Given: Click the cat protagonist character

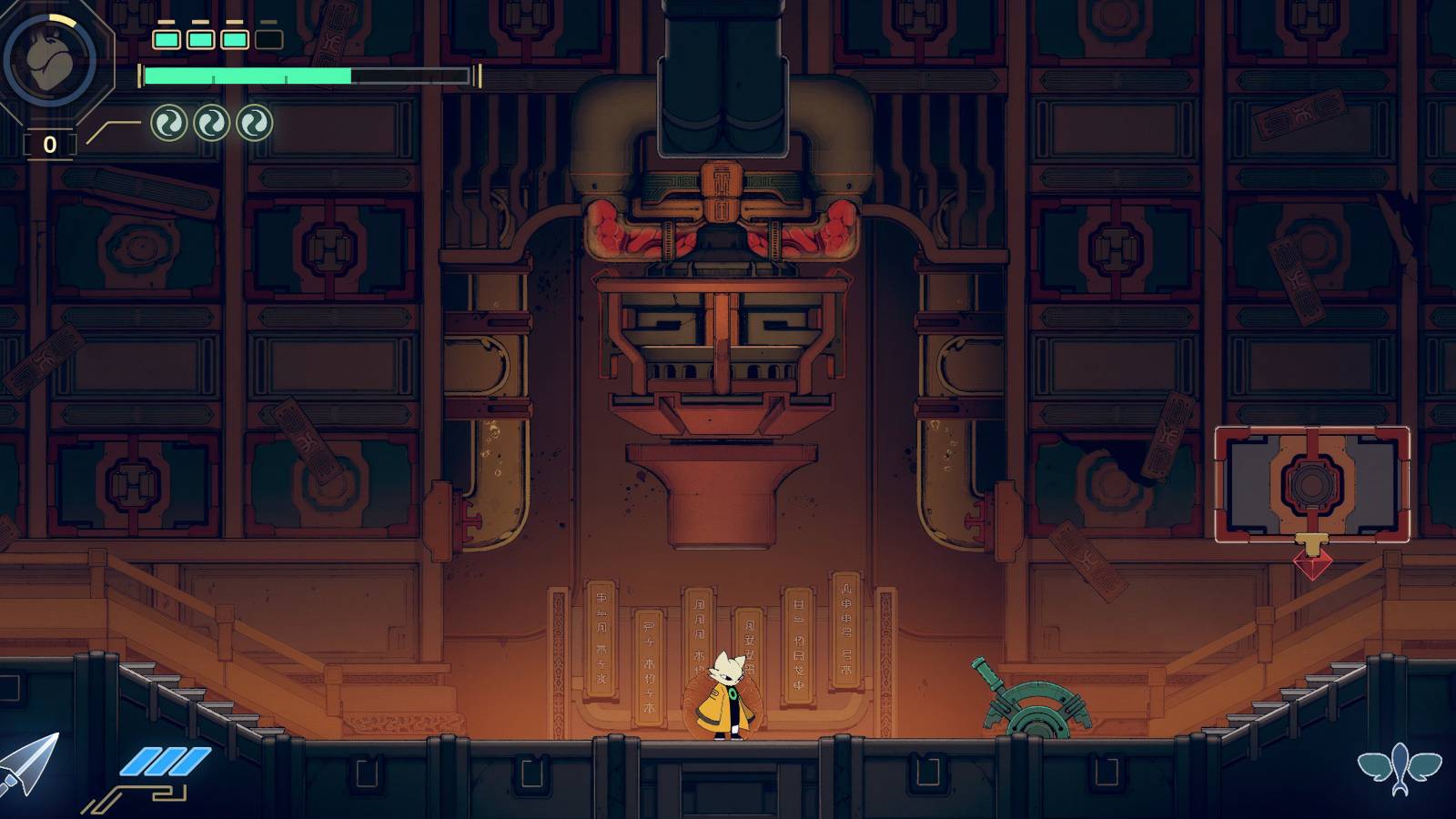Looking at the screenshot, I should pos(728,696).
